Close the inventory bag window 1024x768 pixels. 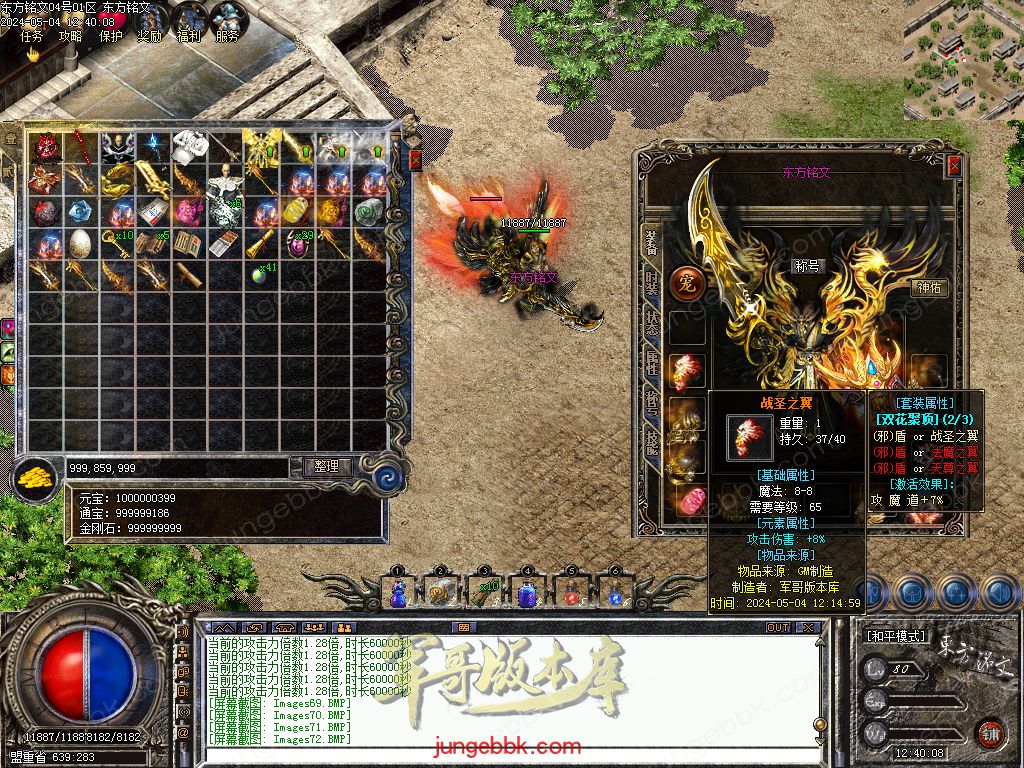coord(416,160)
